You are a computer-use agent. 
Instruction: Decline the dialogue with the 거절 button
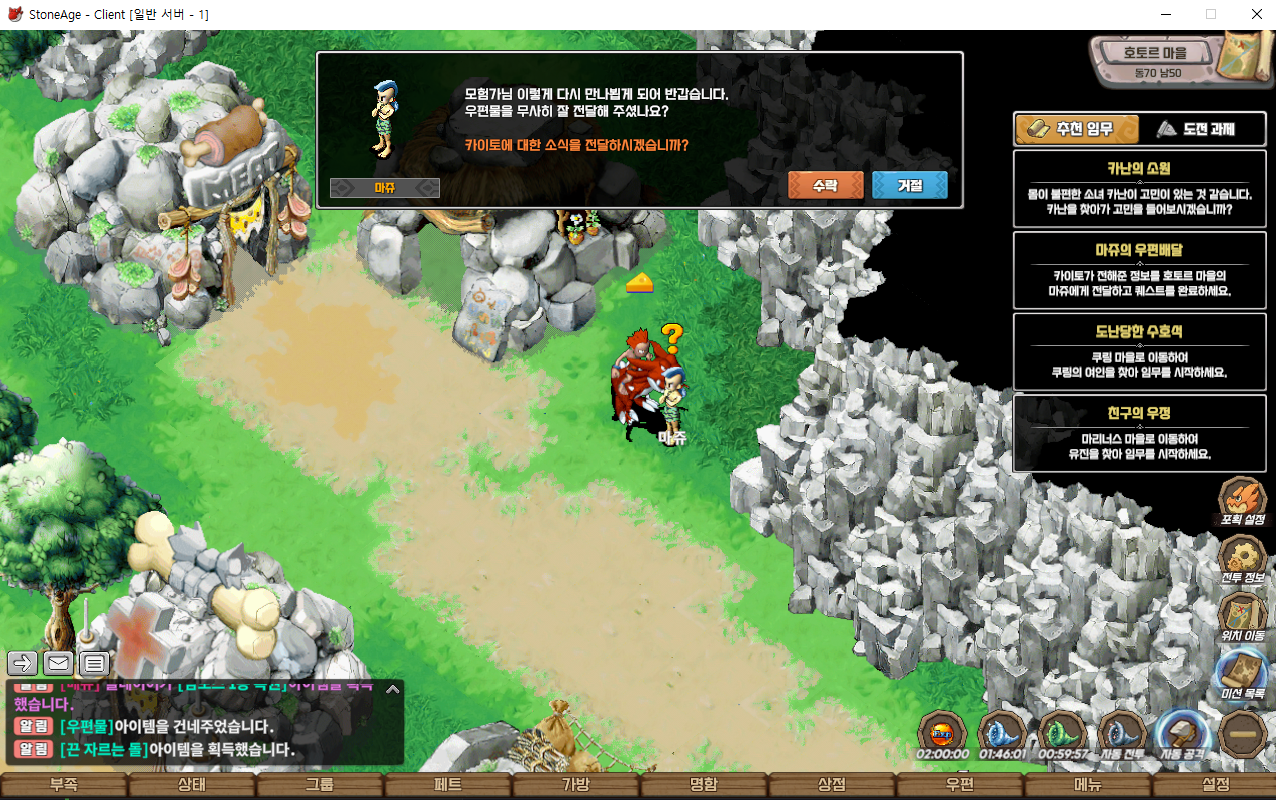(909, 185)
